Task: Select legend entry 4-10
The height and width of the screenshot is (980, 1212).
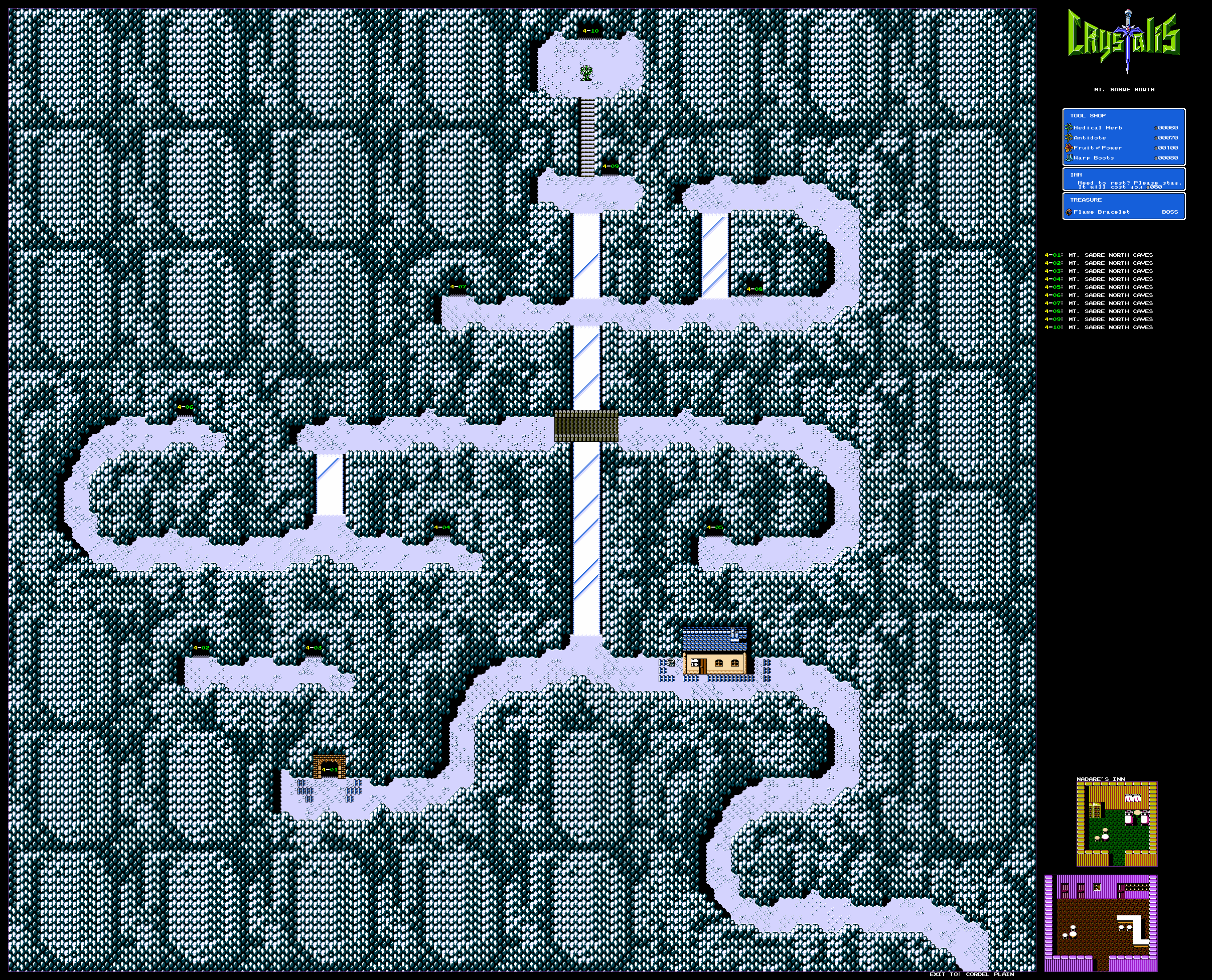Action: click(1098, 328)
